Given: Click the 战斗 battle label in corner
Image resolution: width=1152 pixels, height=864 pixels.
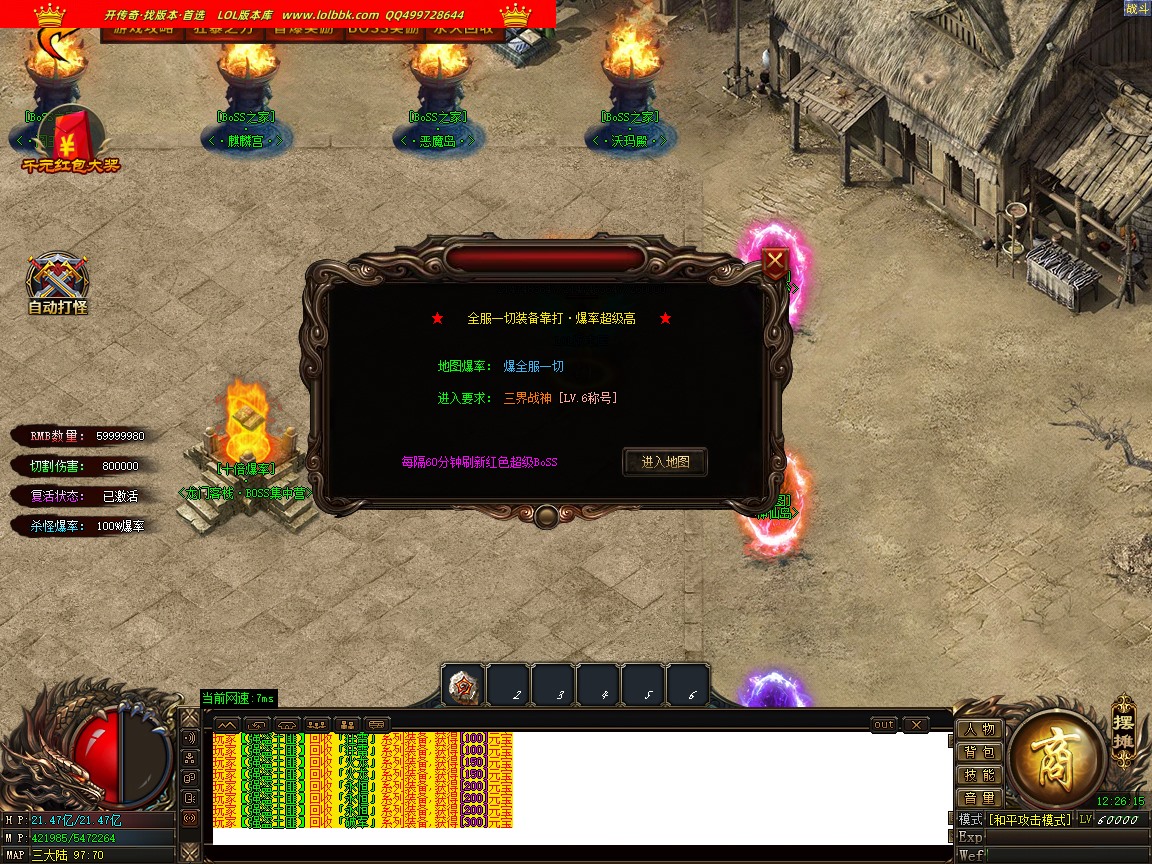Looking at the screenshot, I should click(x=1137, y=8).
